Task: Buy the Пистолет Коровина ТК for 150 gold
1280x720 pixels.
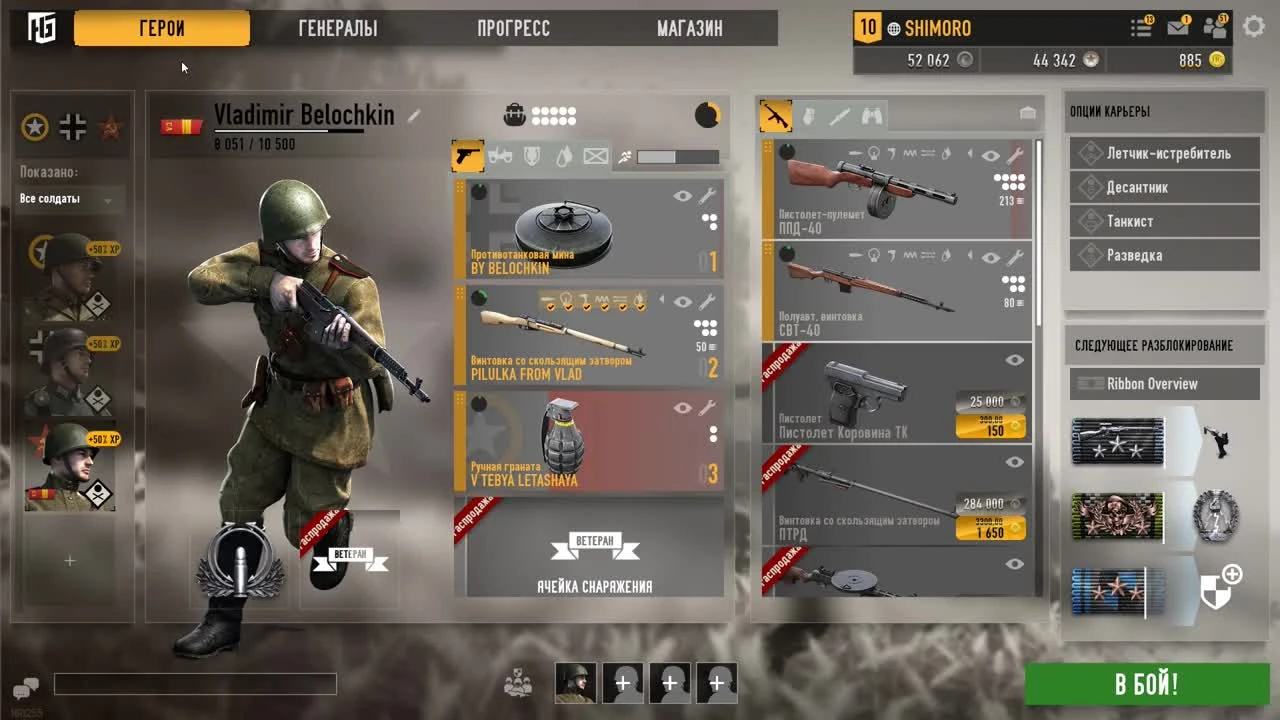Action: point(989,426)
